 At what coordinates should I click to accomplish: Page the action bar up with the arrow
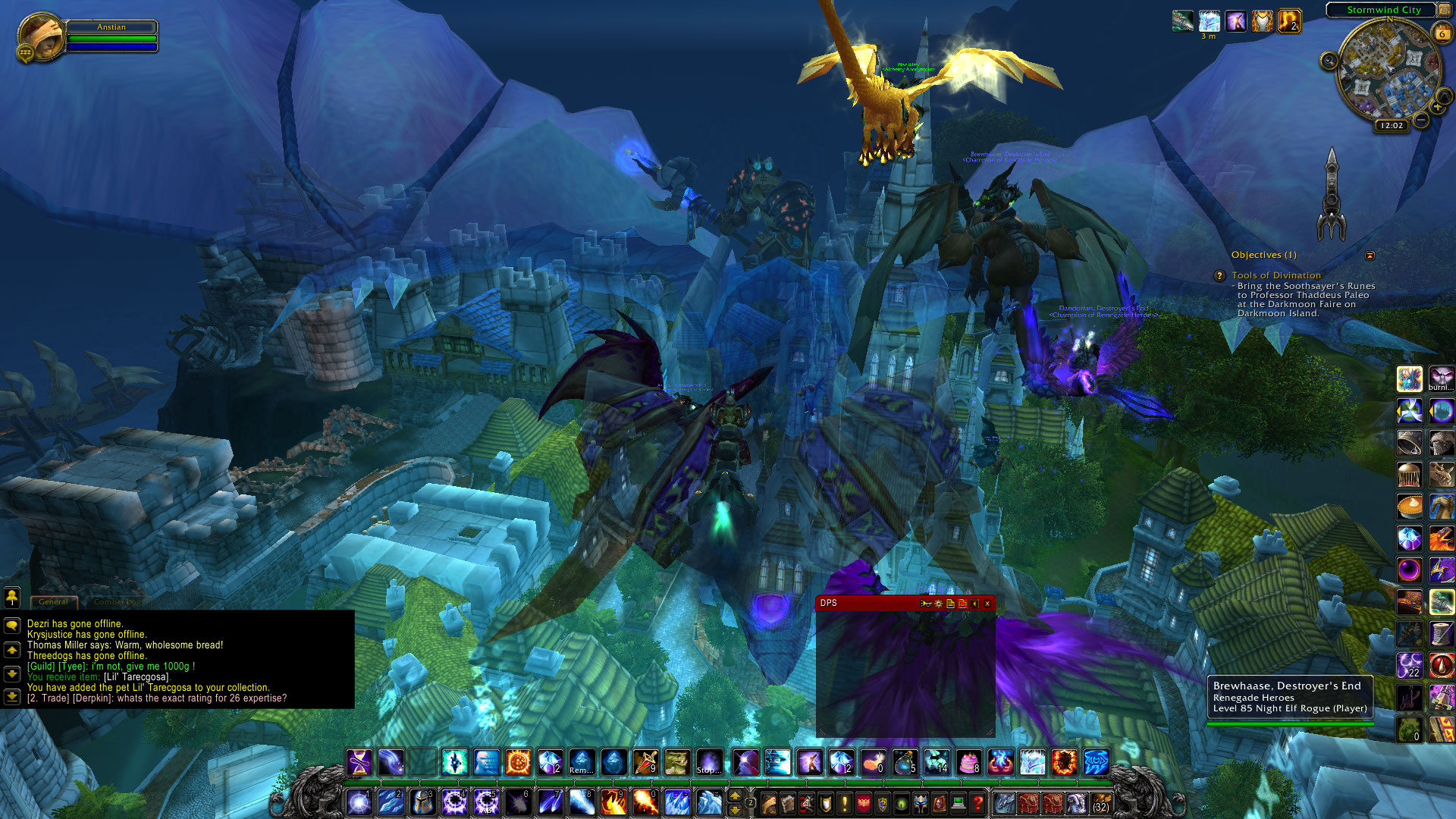click(x=734, y=795)
